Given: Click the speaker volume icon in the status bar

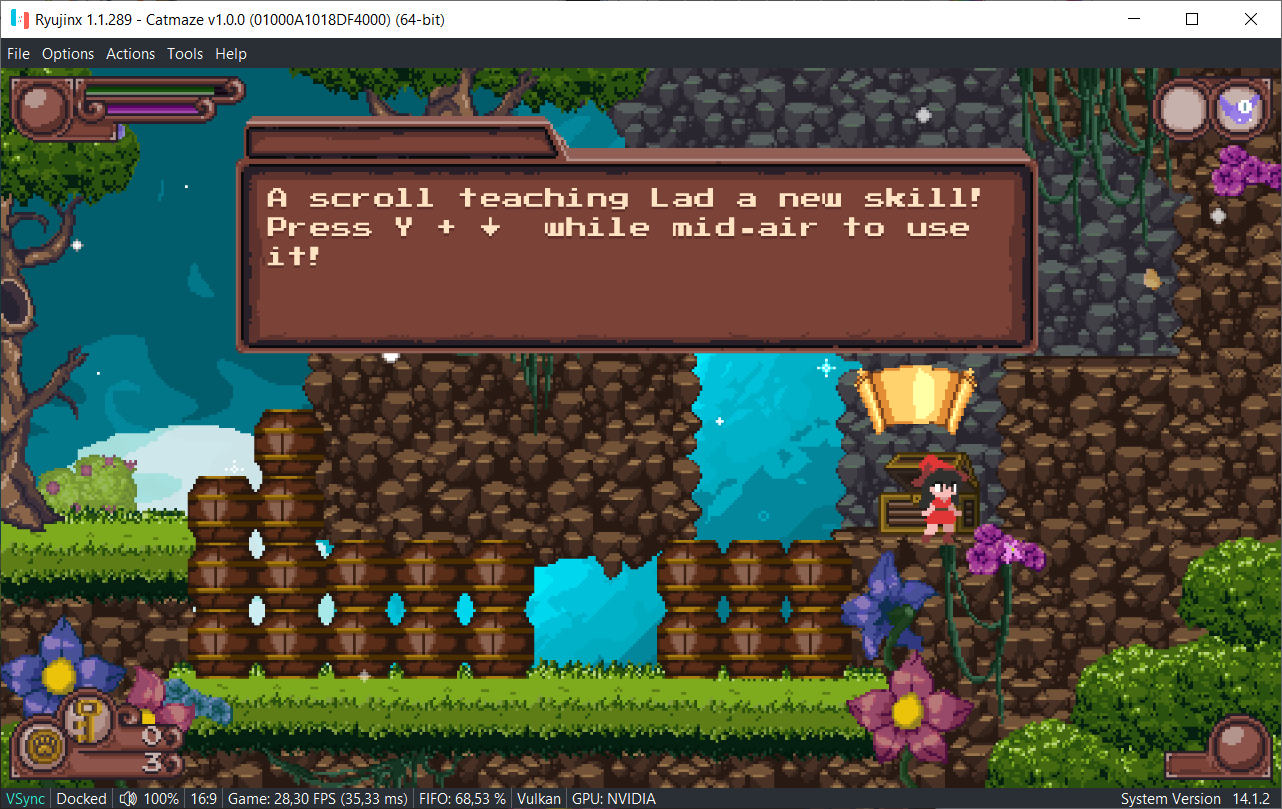Looking at the screenshot, I should click(128, 798).
